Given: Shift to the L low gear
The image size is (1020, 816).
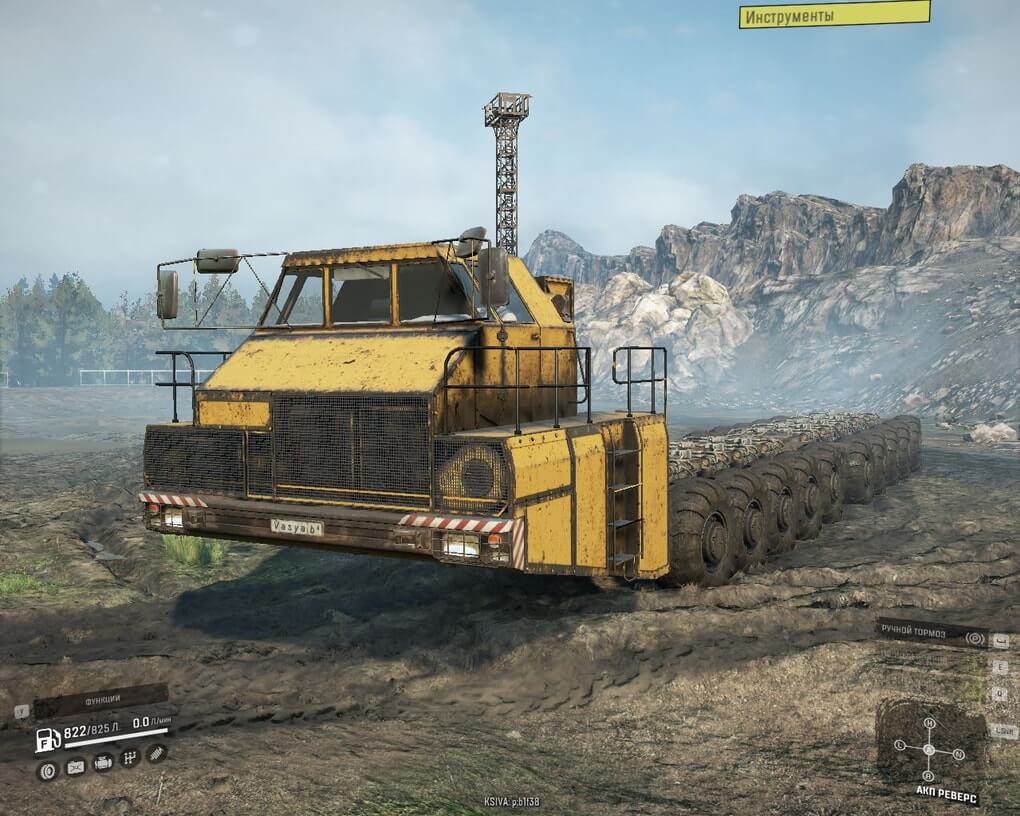Looking at the screenshot, I should (x=899, y=745).
